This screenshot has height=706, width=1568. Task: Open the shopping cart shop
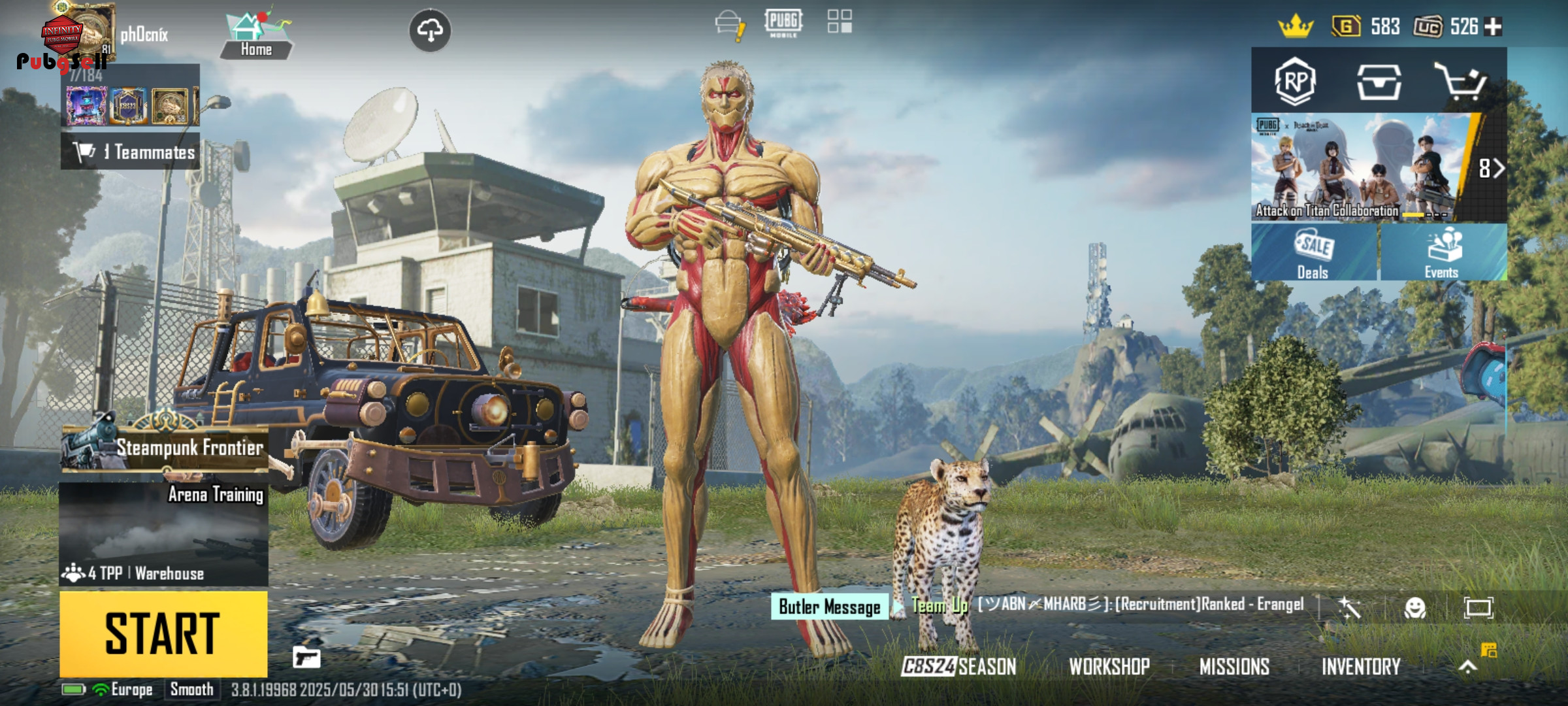tap(1461, 82)
